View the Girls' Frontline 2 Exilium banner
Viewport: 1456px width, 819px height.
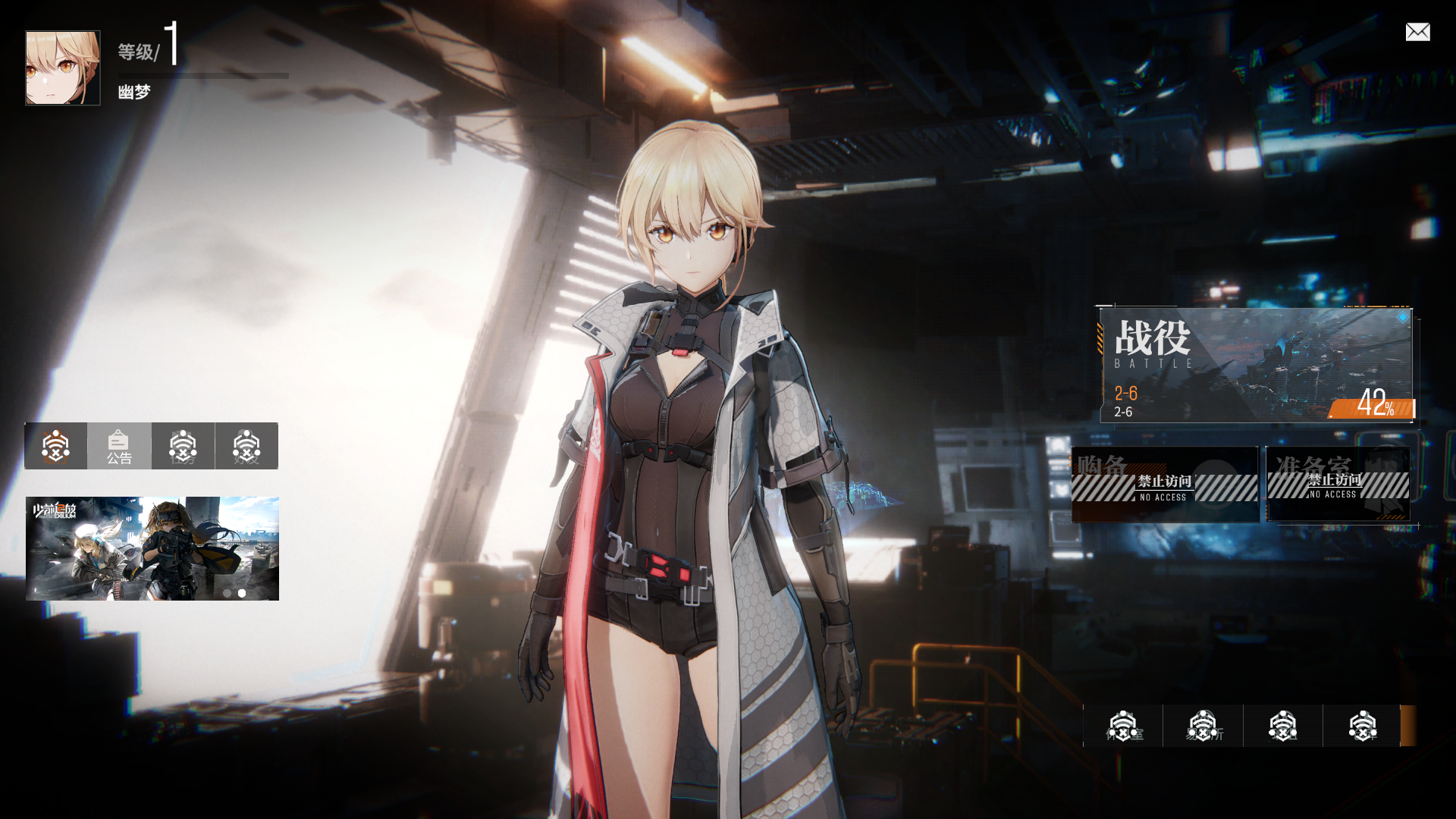pos(152,548)
